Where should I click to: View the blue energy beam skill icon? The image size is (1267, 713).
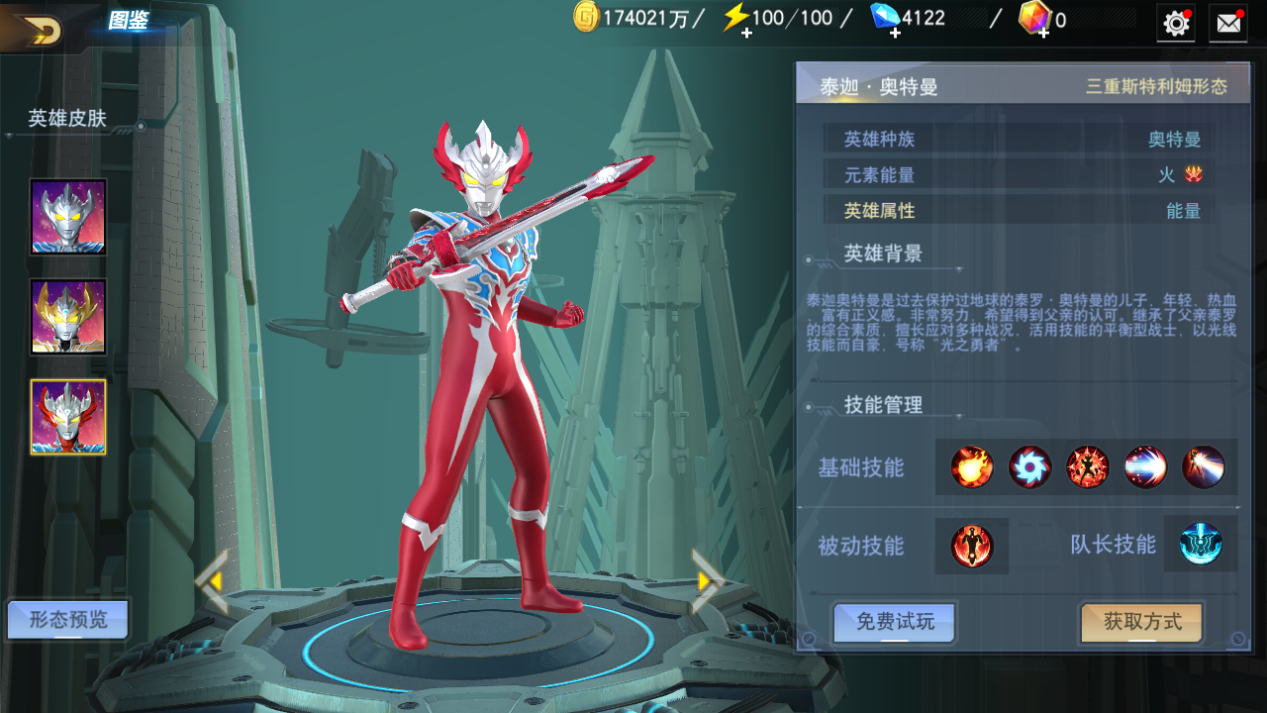(1145, 467)
